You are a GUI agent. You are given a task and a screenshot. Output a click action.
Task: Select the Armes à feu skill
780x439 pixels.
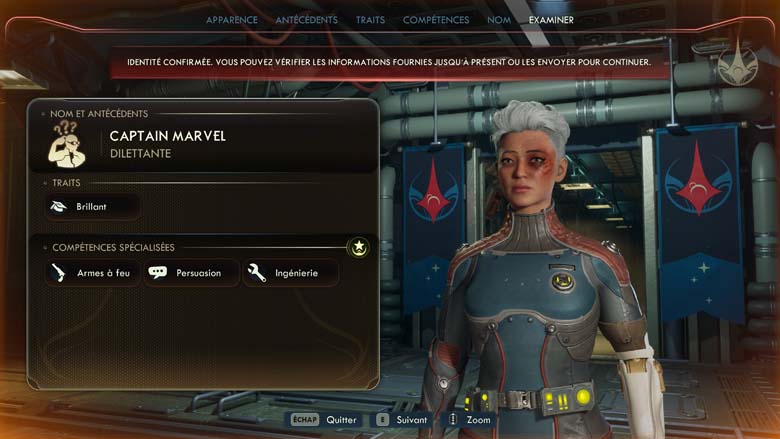point(93,273)
